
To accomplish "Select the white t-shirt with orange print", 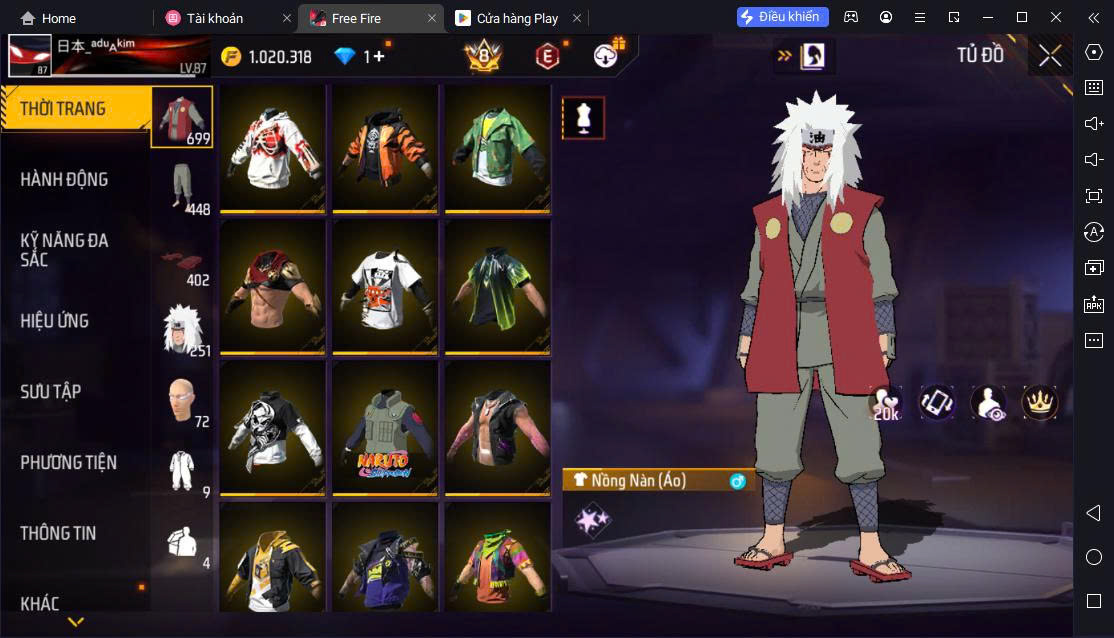I will click(385, 288).
